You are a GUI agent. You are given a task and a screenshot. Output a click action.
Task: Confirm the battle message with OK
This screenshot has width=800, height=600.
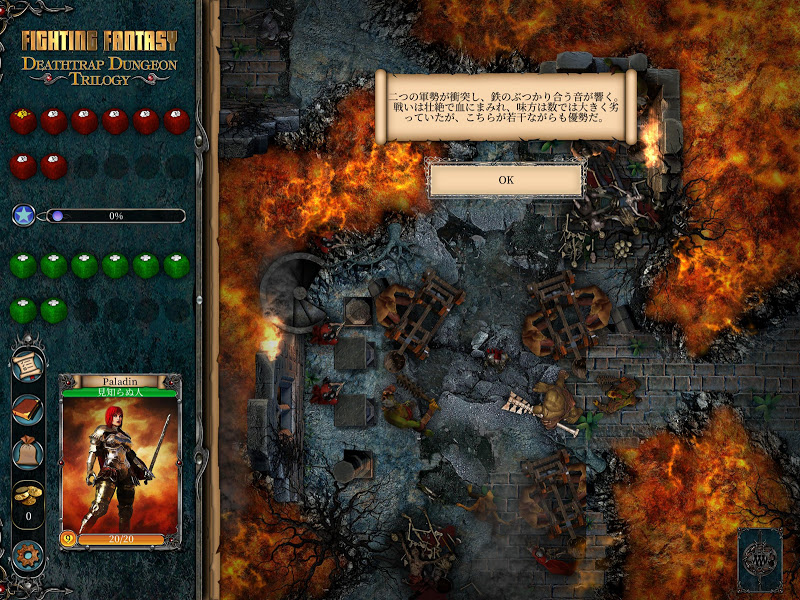click(x=505, y=180)
